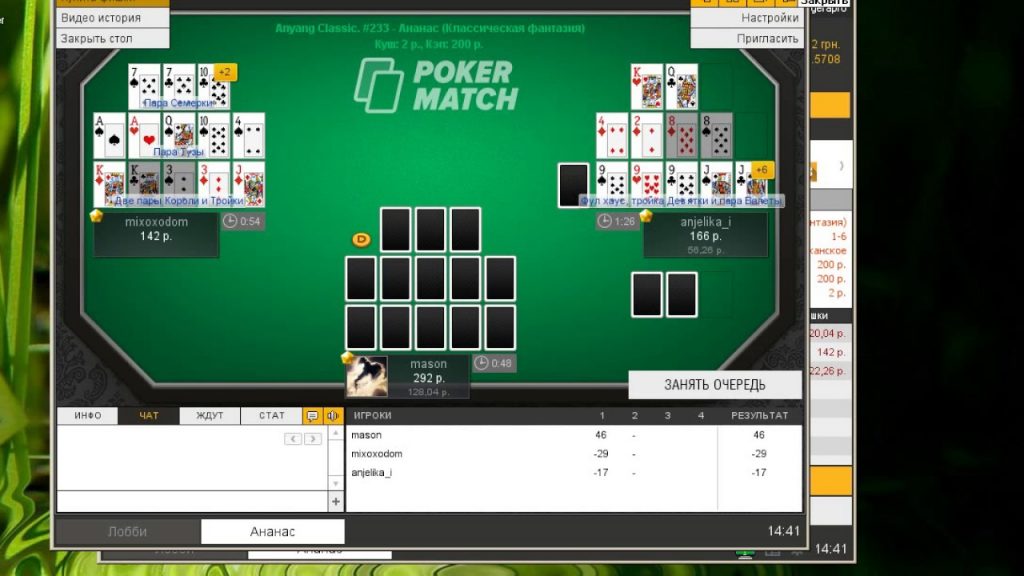The height and width of the screenshot is (576, 1024).
Task: Click anjelika_i's player name plate
Action: tap(706, 230)
